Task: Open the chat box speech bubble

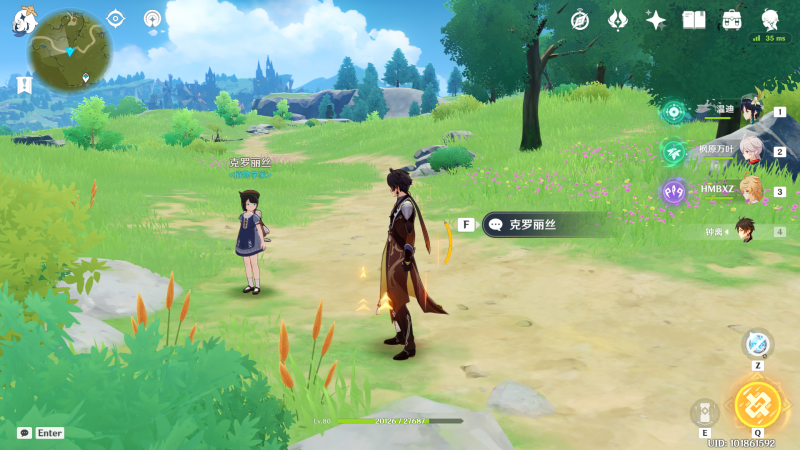Action: (24, 433)
